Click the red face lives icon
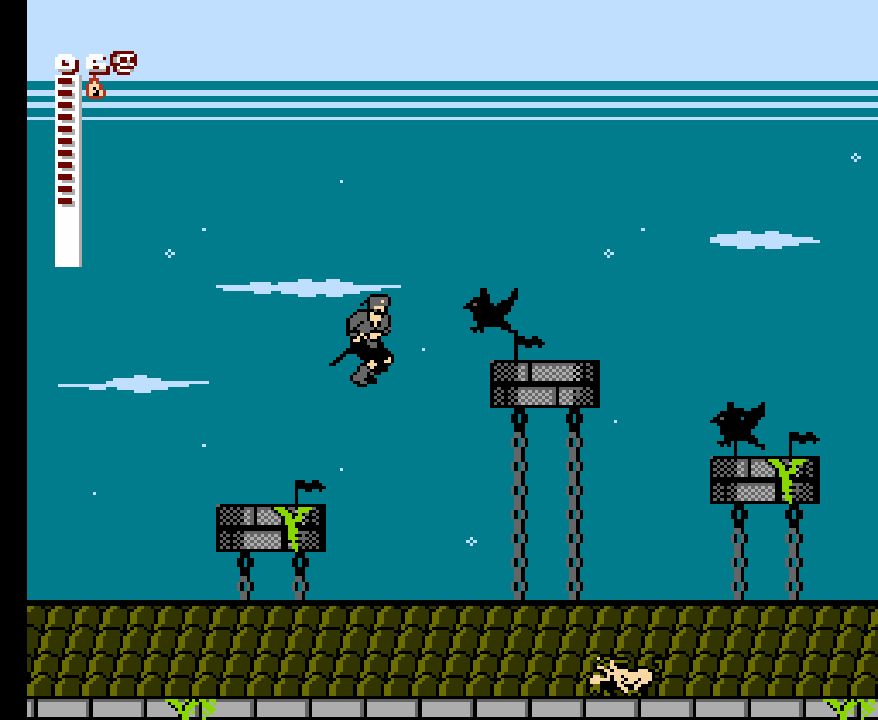Screen dimensions: 878x720 tap(124, 63)
